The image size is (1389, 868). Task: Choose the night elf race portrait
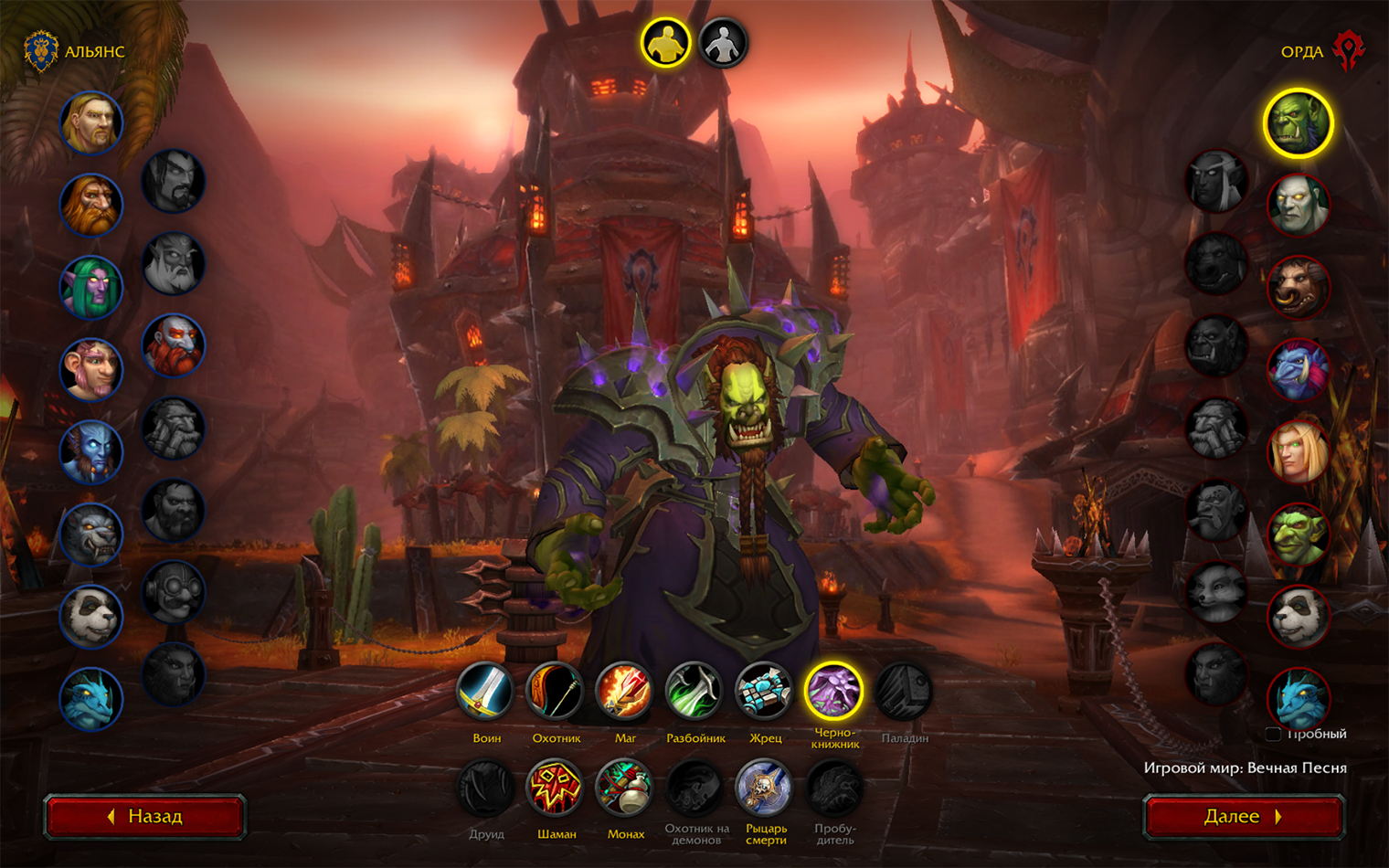click(91, 287)
